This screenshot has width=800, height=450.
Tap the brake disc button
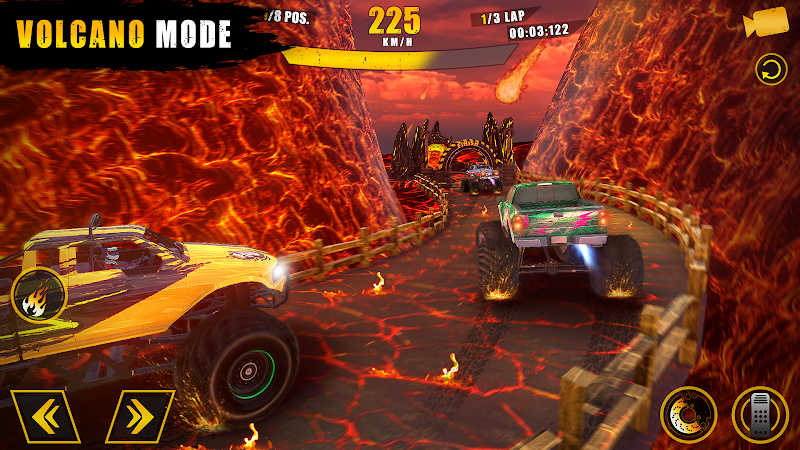pyautogui.click(x=689, y=414)
